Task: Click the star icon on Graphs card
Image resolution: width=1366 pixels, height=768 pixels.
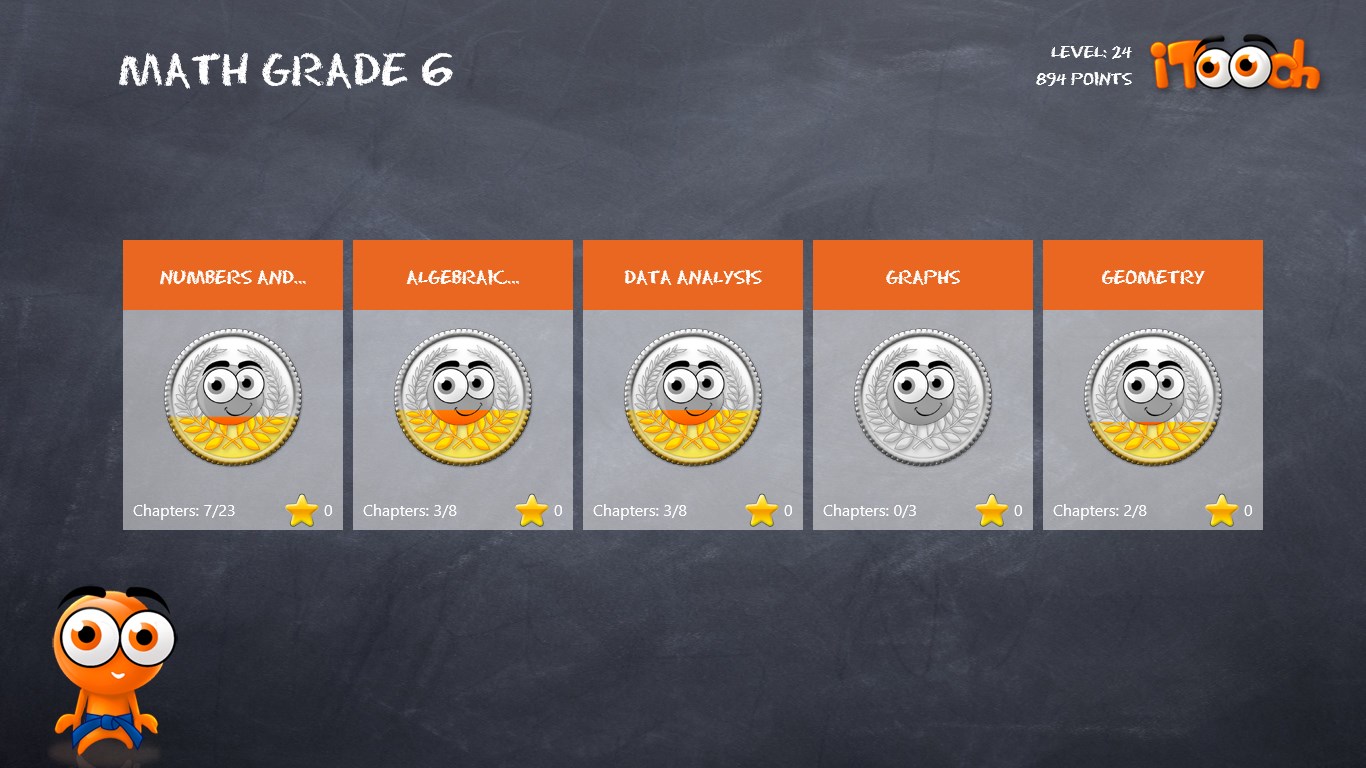Action: tap(992, 509)
